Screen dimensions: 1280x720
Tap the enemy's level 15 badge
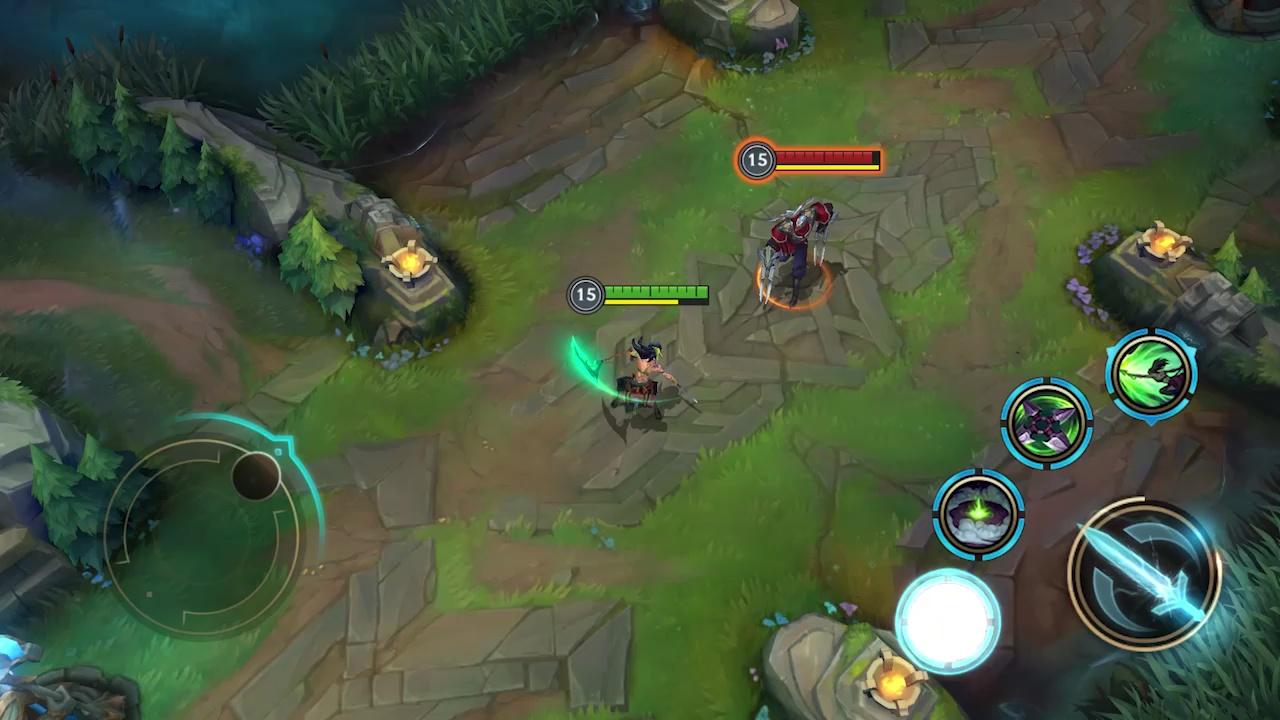tap(757, 160)
